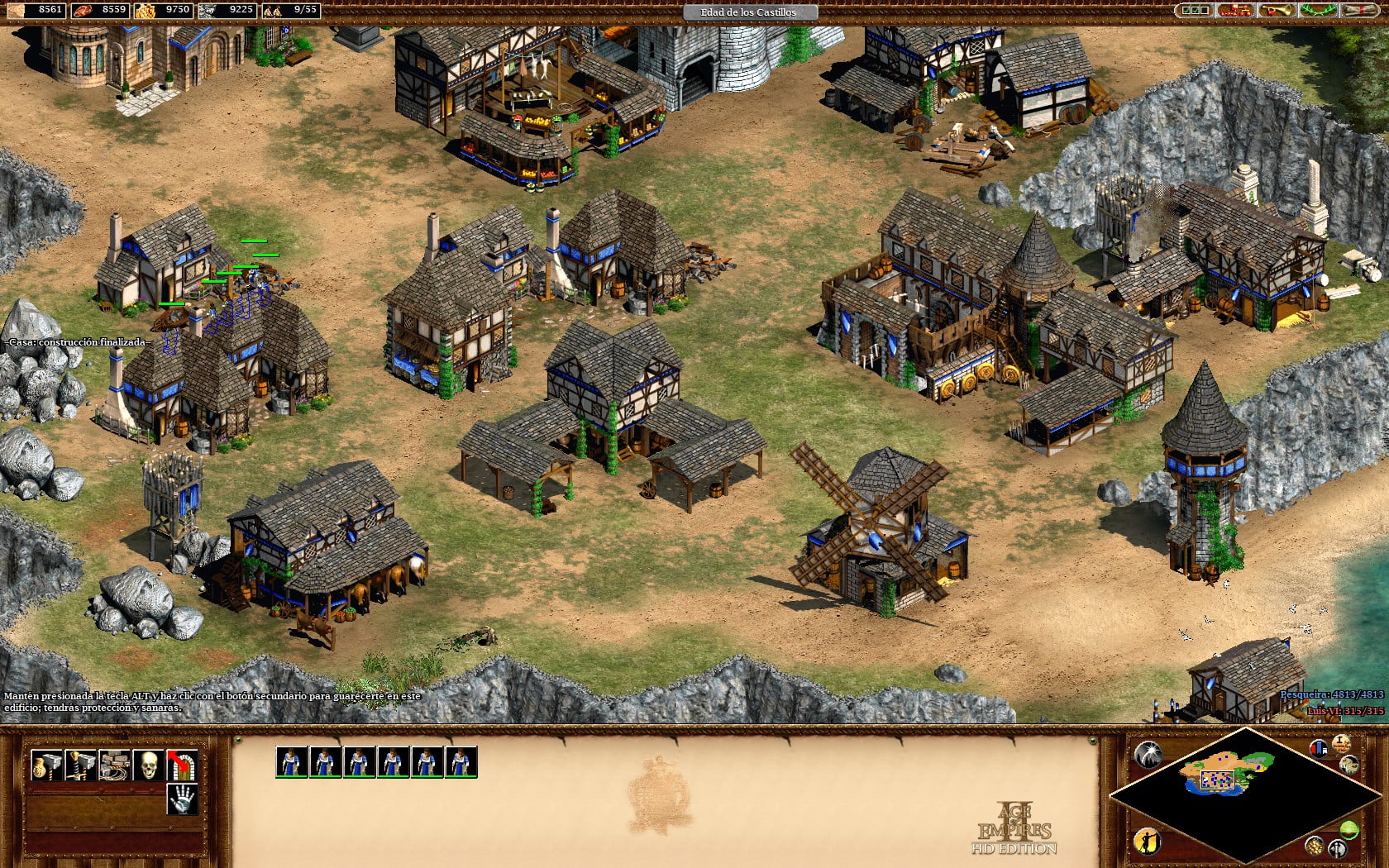Open the diplomacy laurel wreath button
Screen dimensions: 1389x868
click(x=1318, y=10)
